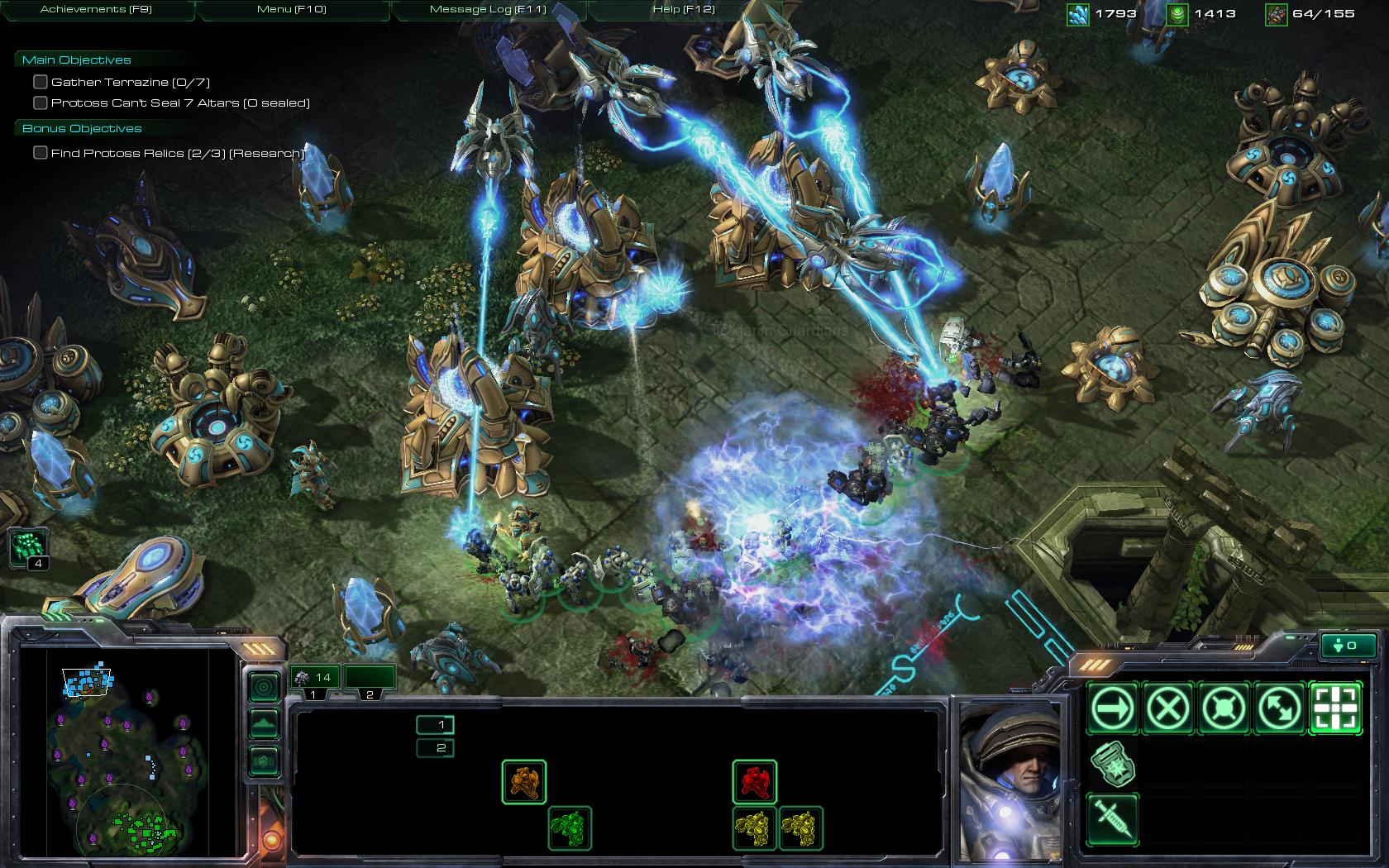
Task: Switch to selection page 2
Action: click(435, 748)
